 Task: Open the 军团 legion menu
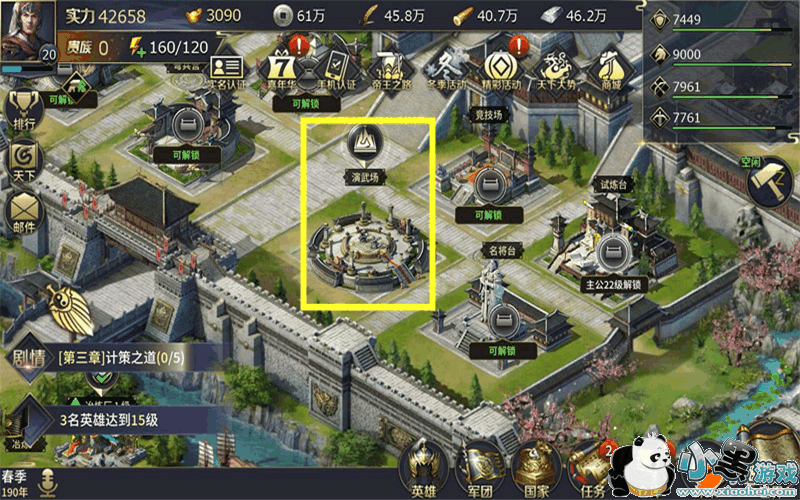tap(479, 470)
